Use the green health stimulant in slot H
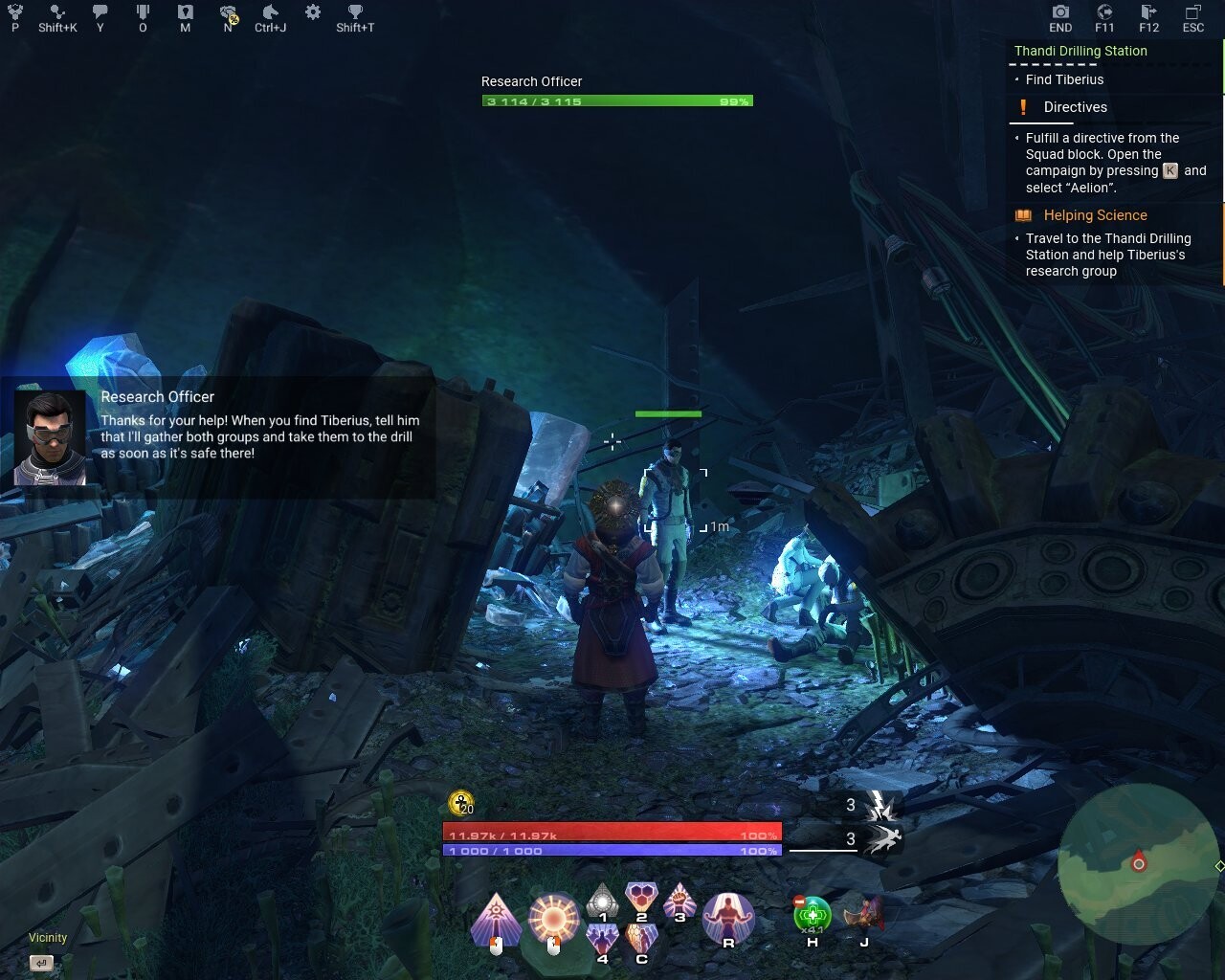1225x980 pixels. click(813, 912)
